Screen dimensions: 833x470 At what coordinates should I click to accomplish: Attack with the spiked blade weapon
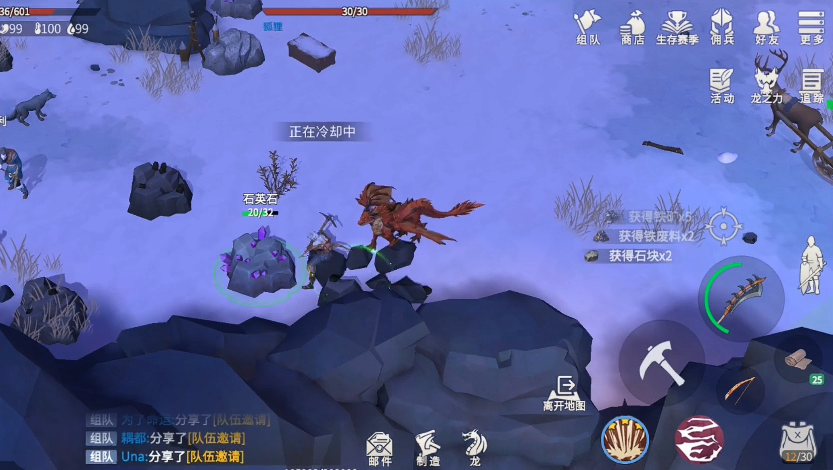click(x=741, y=298)
